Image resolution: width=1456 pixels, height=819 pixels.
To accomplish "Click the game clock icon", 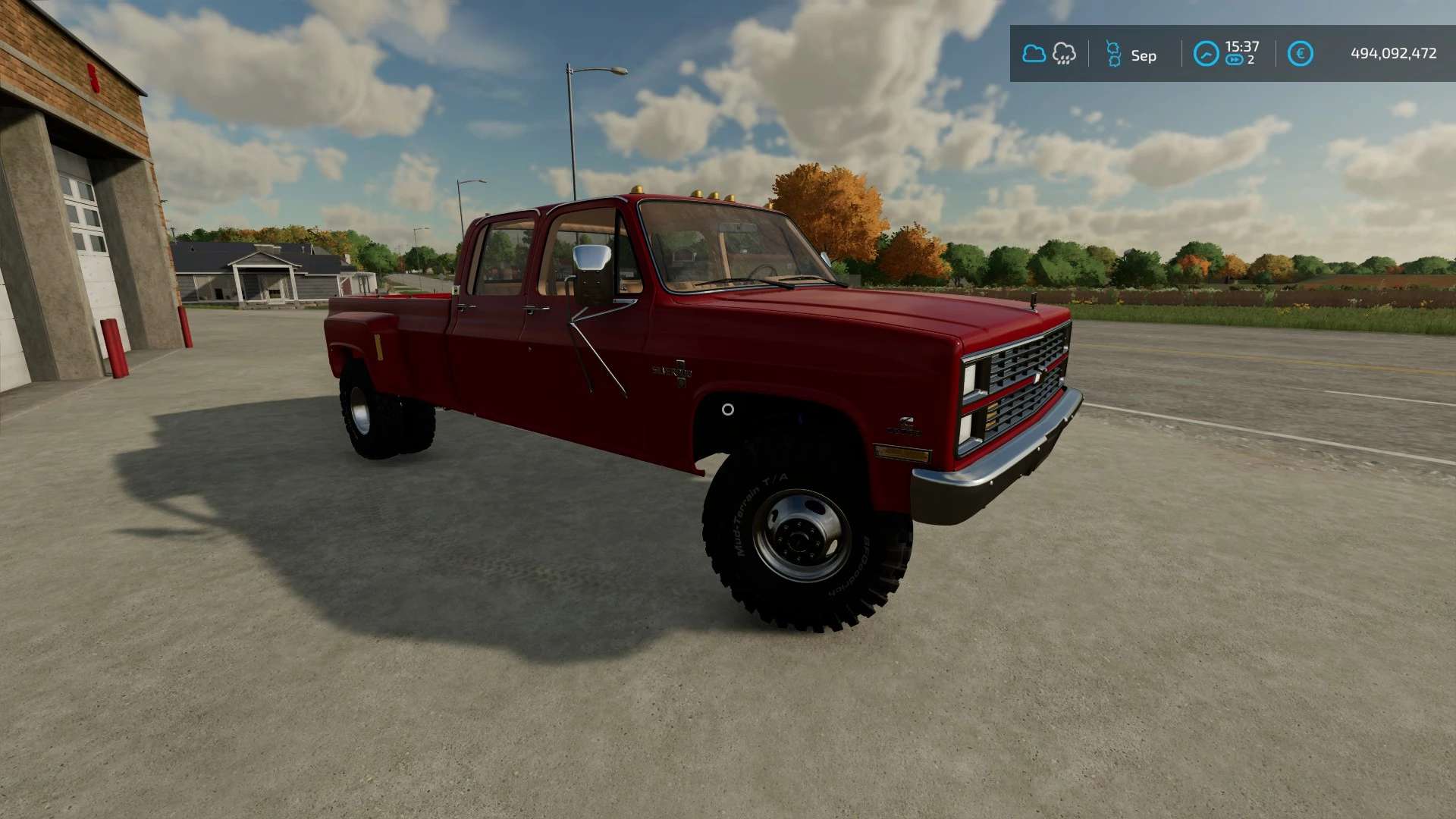I will tap(1206, 54).
